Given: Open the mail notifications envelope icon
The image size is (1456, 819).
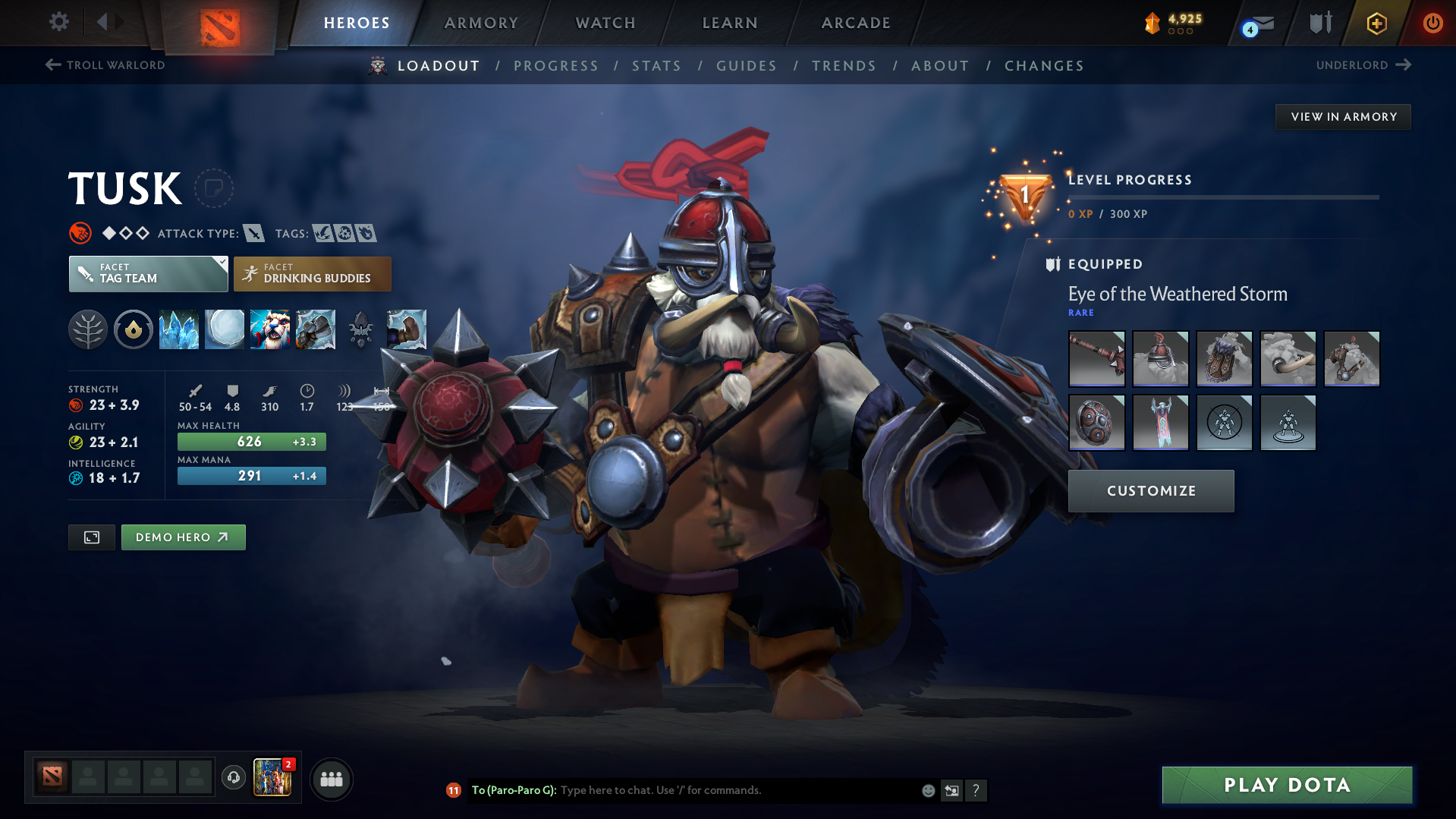Looking at the screenshot, I should tap(1253, 23).
